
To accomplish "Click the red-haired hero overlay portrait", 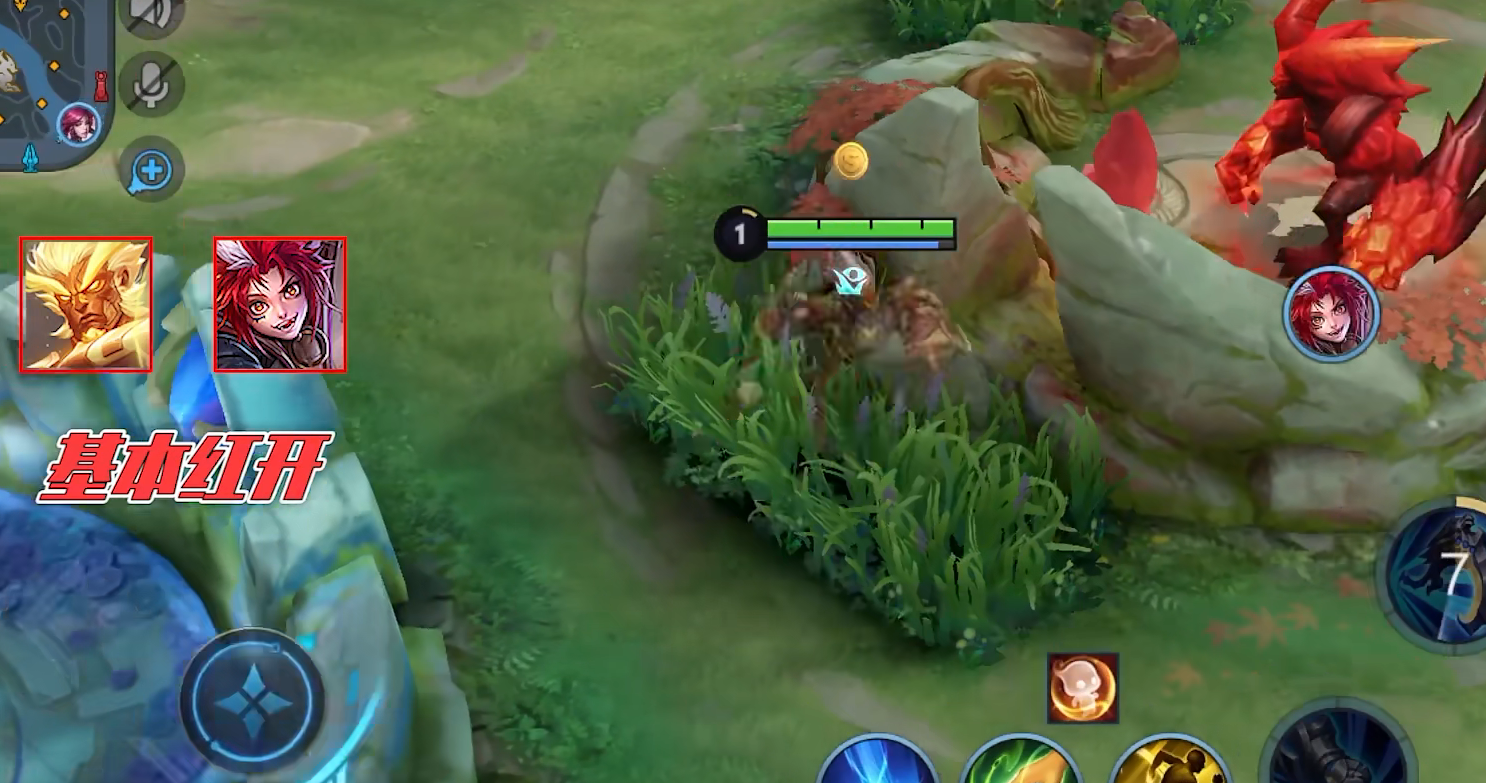I will pyautogui.click(x=280, y=305).
